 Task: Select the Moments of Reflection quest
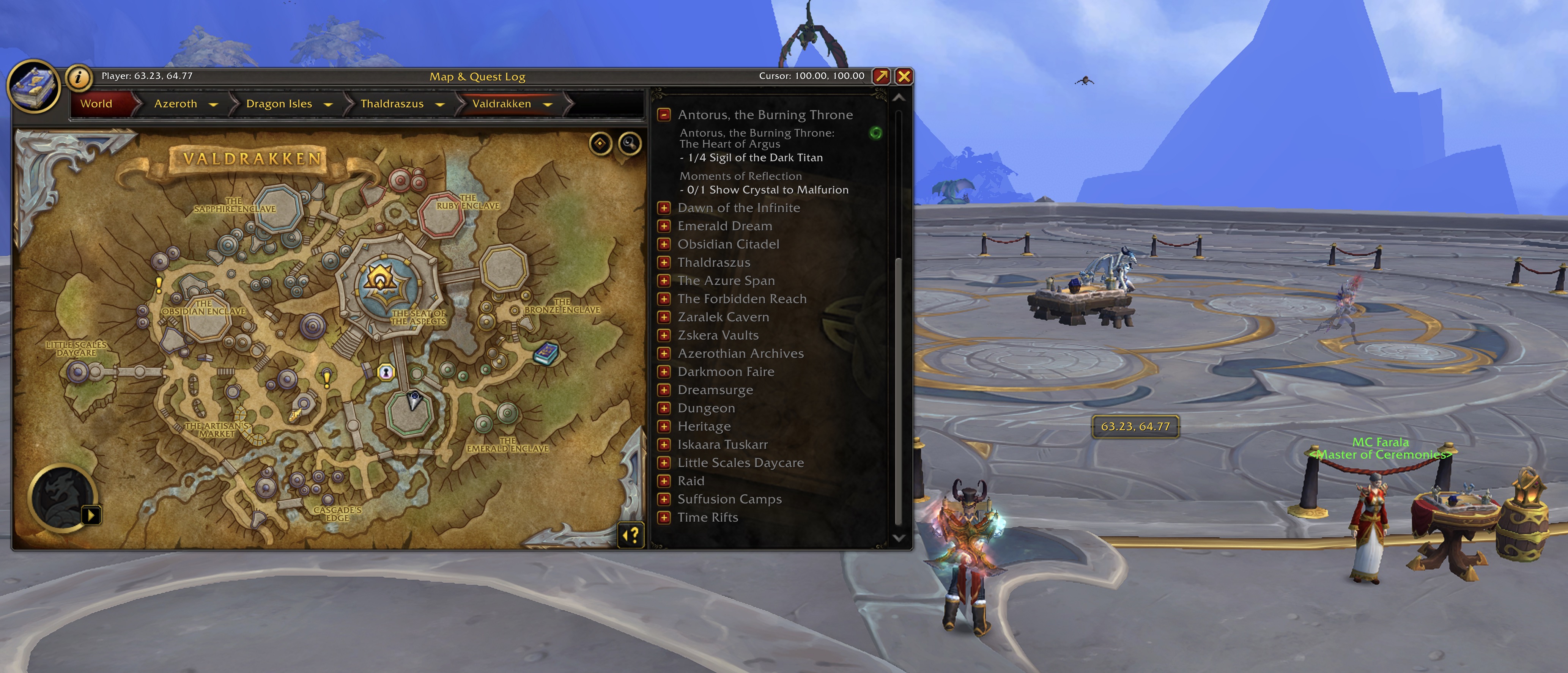[x=740, y=176]
